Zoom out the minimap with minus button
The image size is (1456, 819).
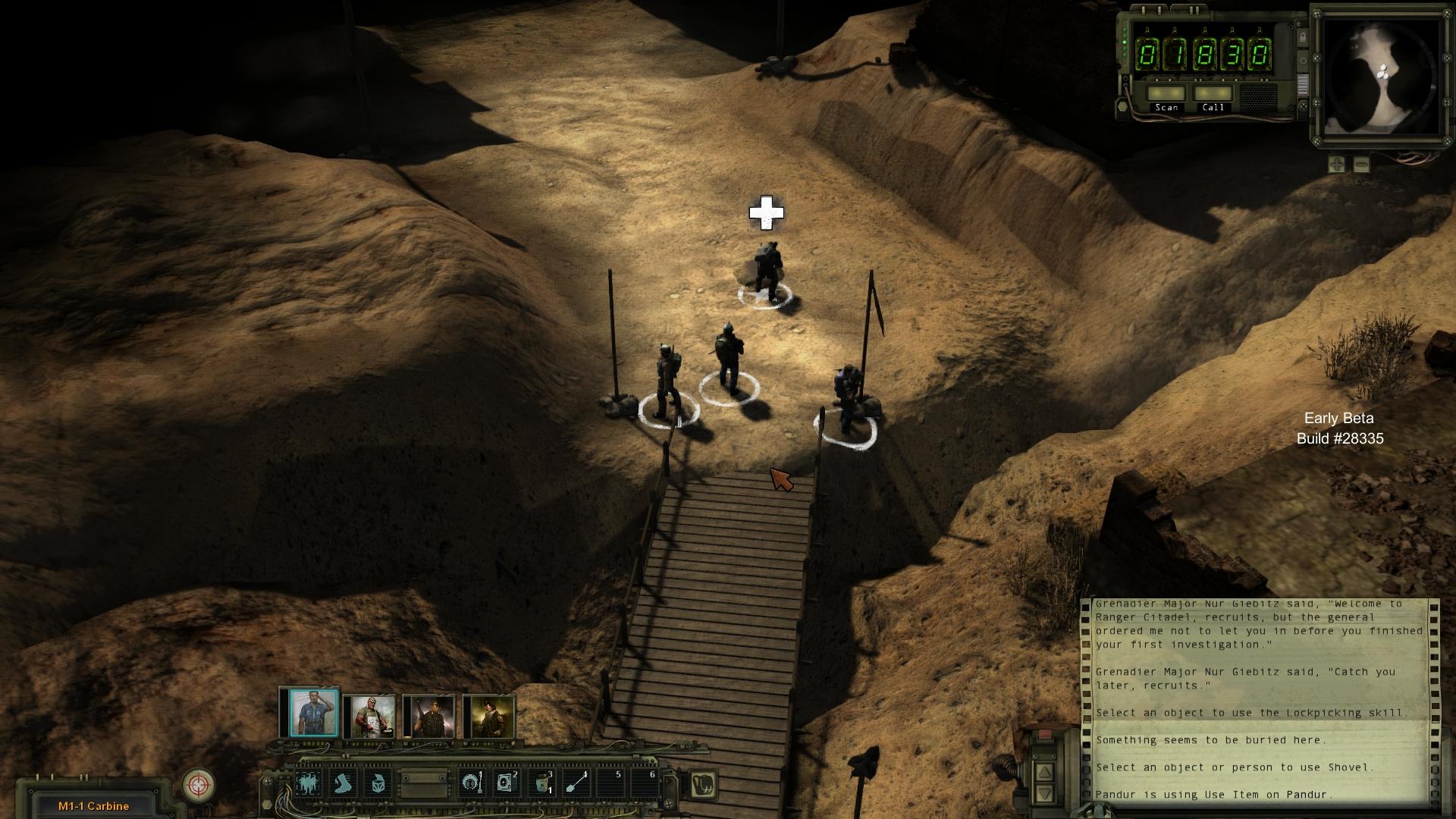point(1361,164)
